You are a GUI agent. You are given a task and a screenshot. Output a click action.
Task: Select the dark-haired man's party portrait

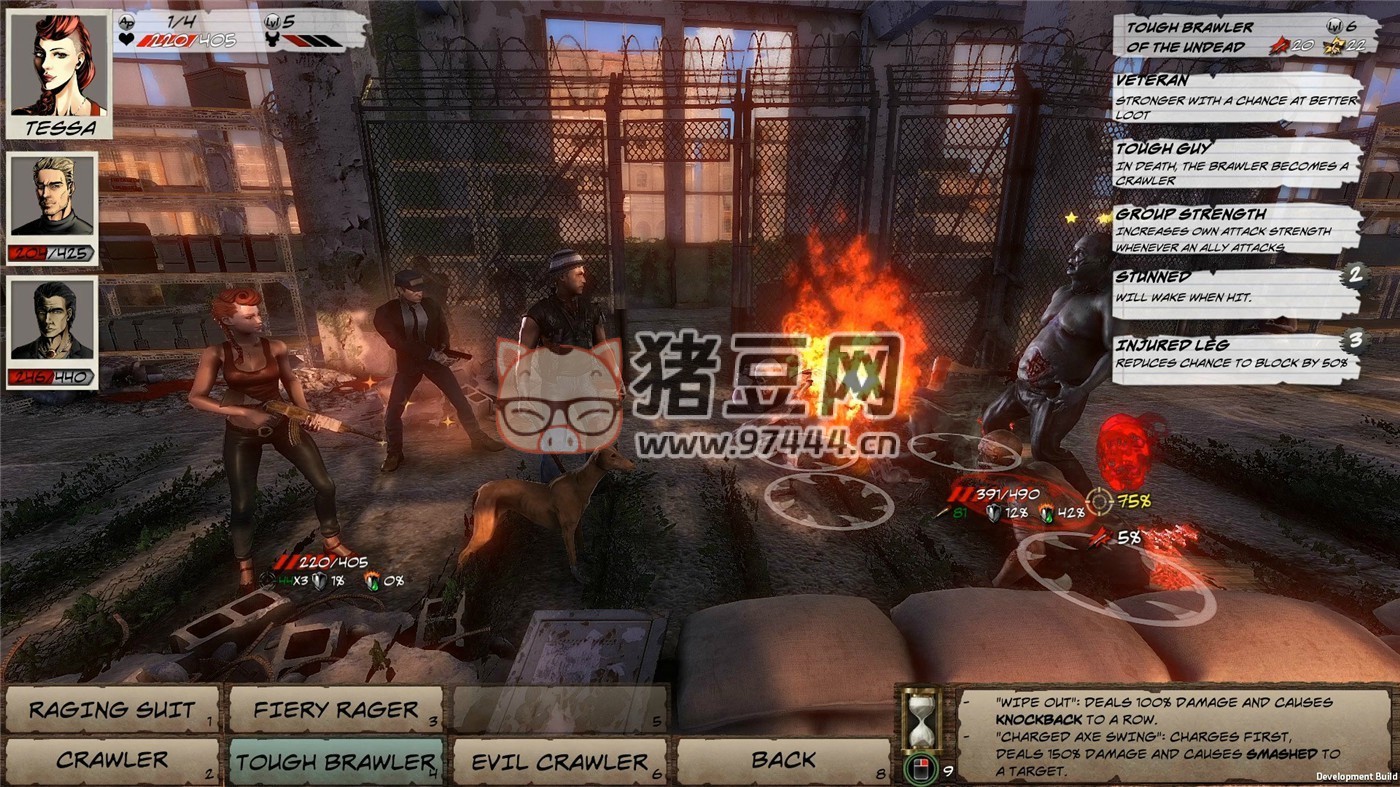tap(54, 322)
